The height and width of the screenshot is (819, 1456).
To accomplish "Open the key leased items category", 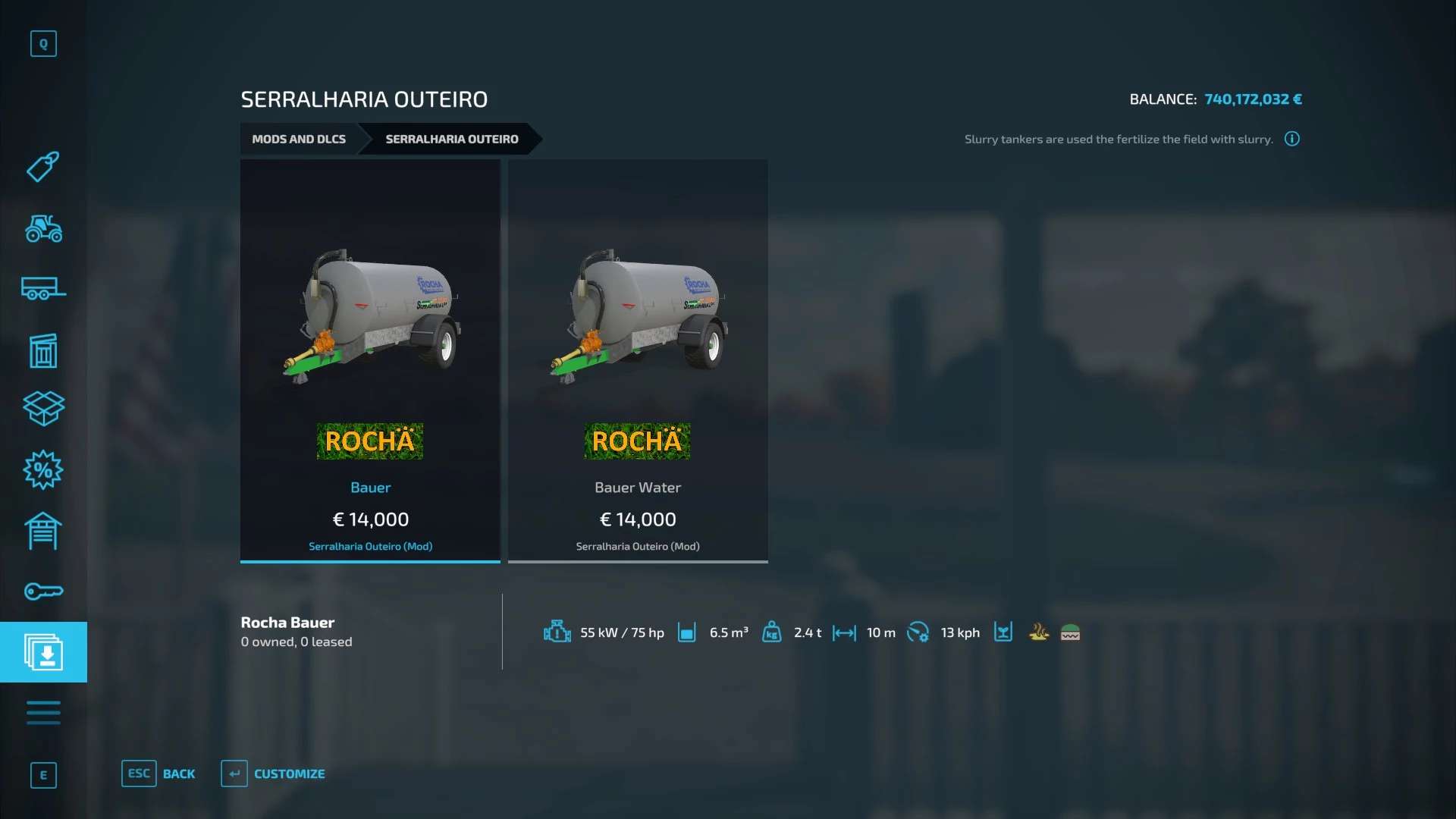I will tap(43, 591).
